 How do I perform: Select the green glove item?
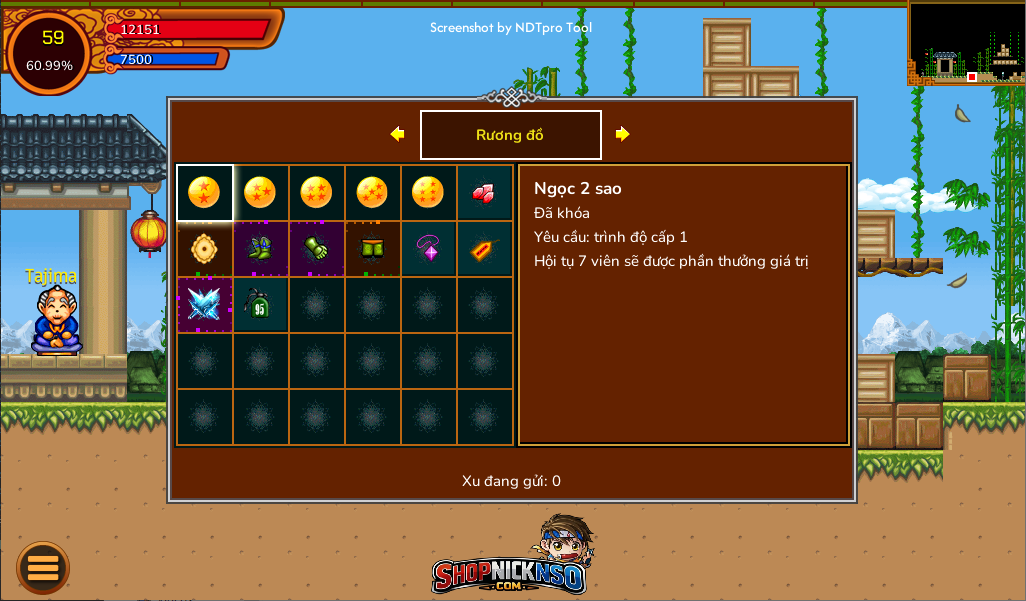(317, 249)
